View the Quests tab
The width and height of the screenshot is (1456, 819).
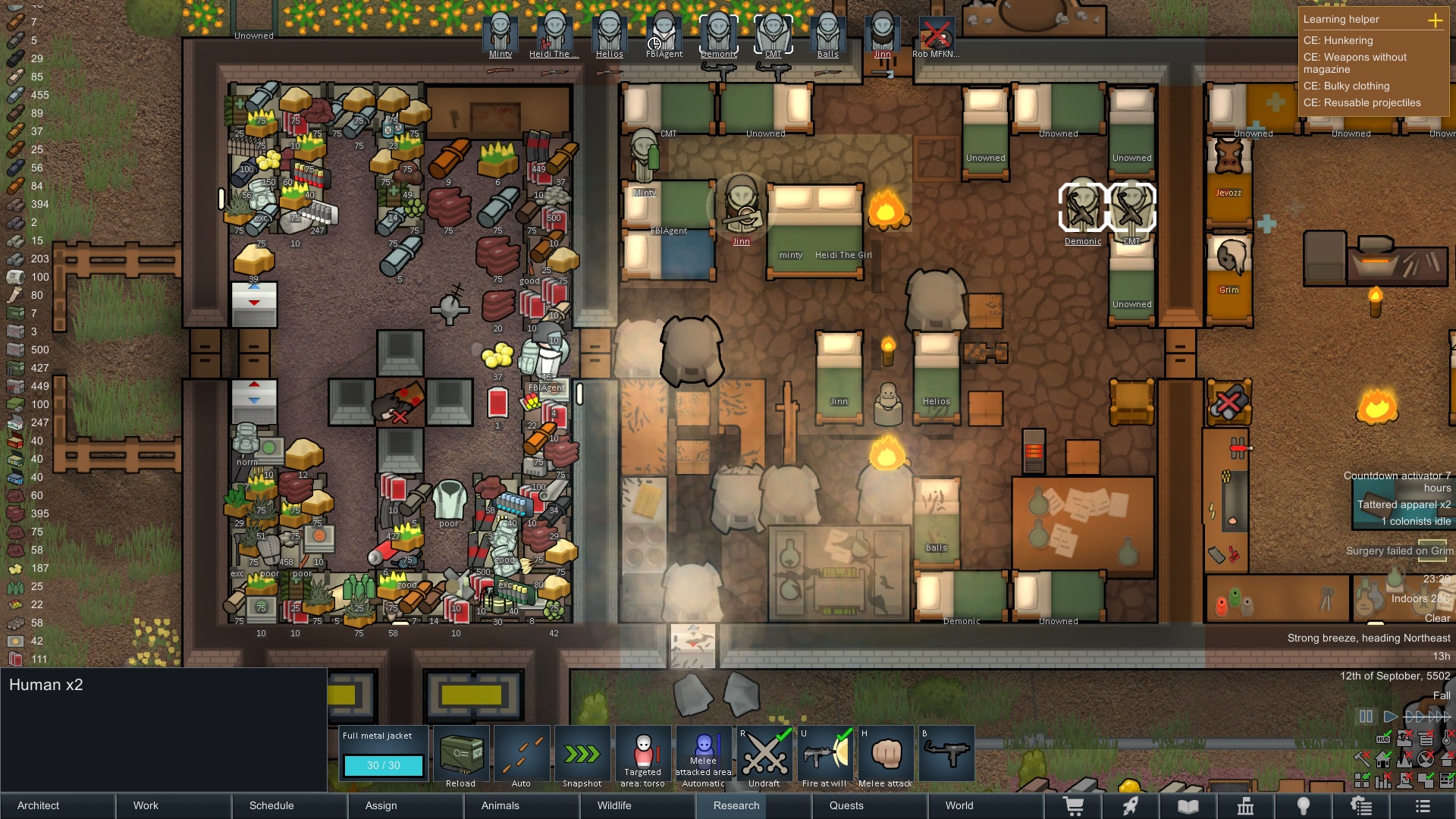[846, 805]
